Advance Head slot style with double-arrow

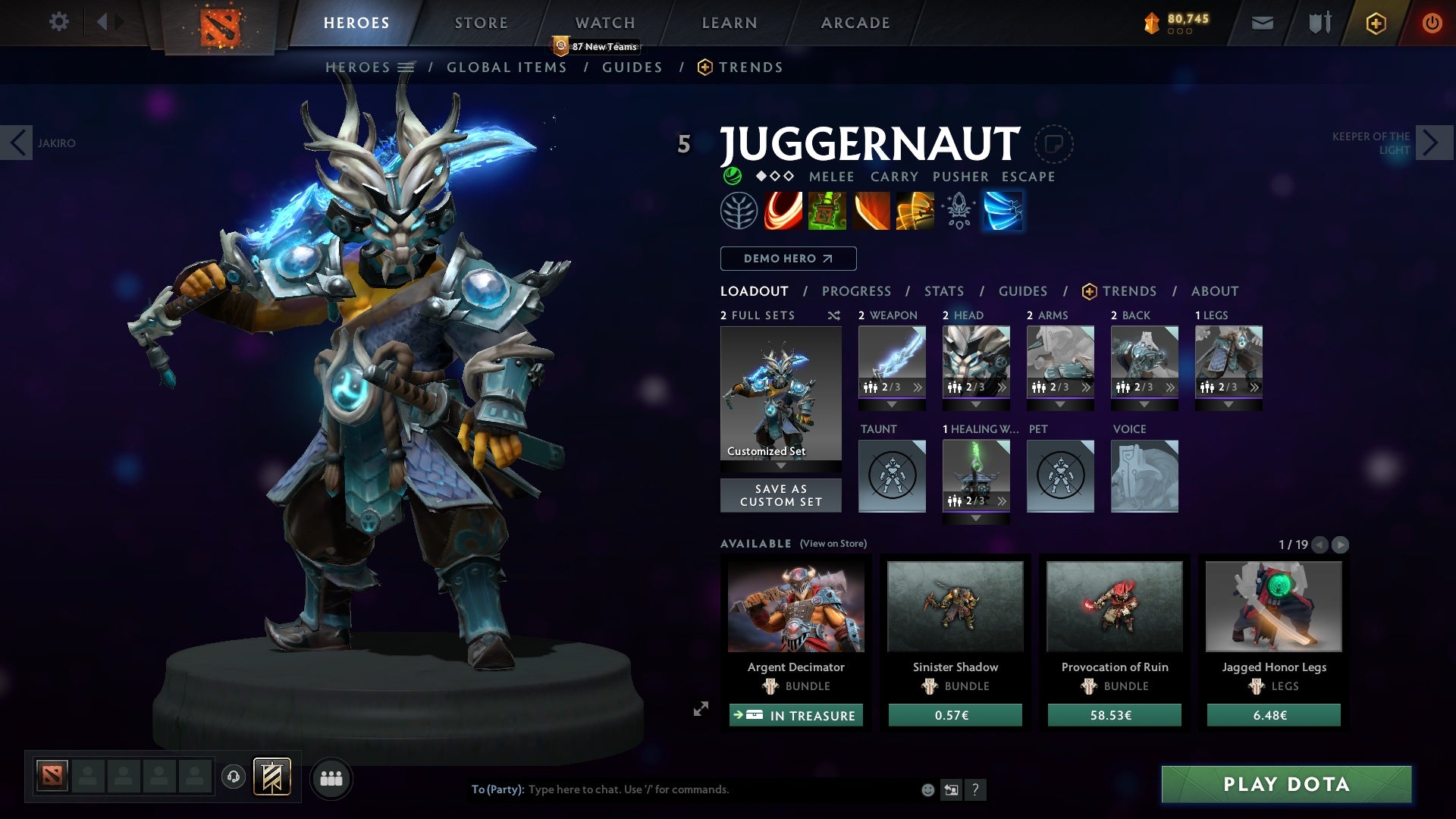click(x=1003, y=387)
